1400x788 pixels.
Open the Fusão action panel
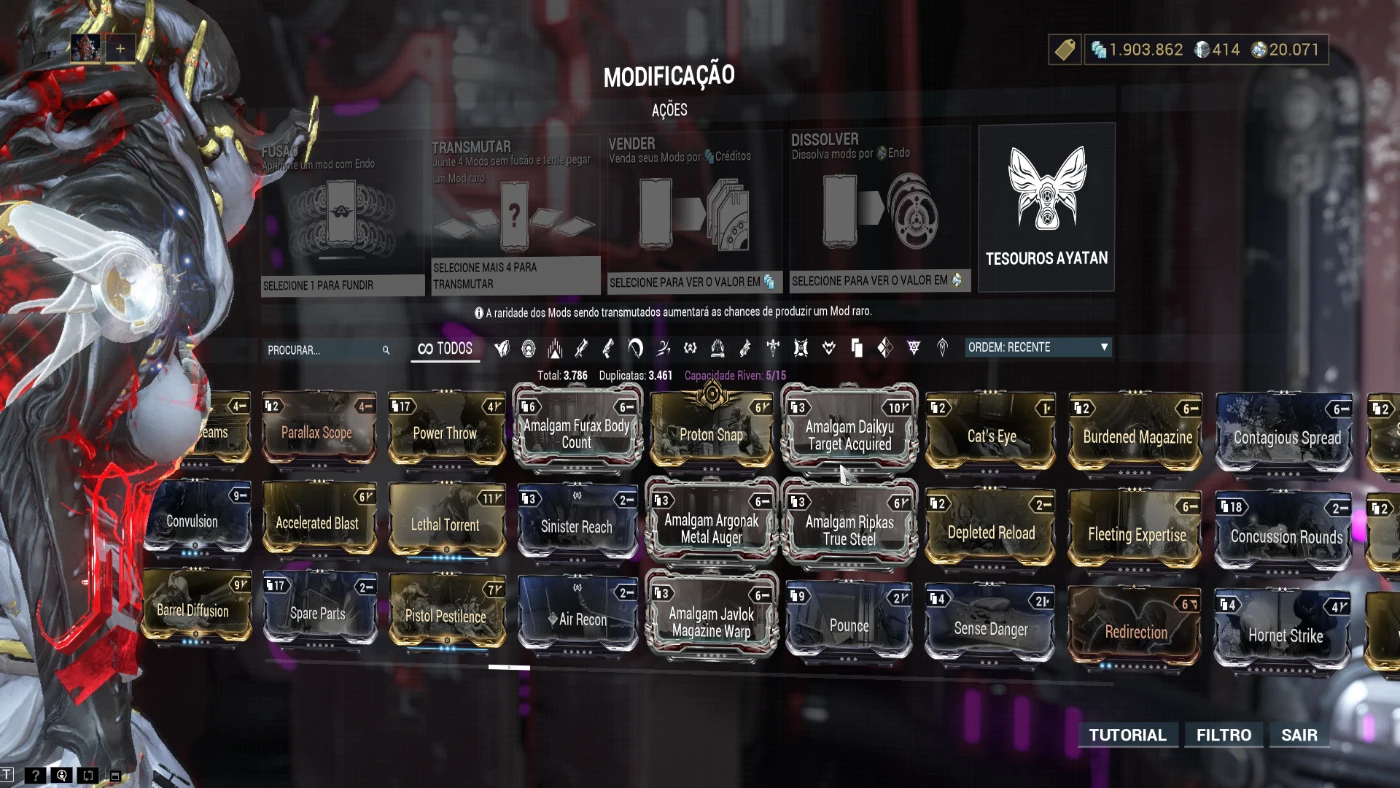coord(342,210)
